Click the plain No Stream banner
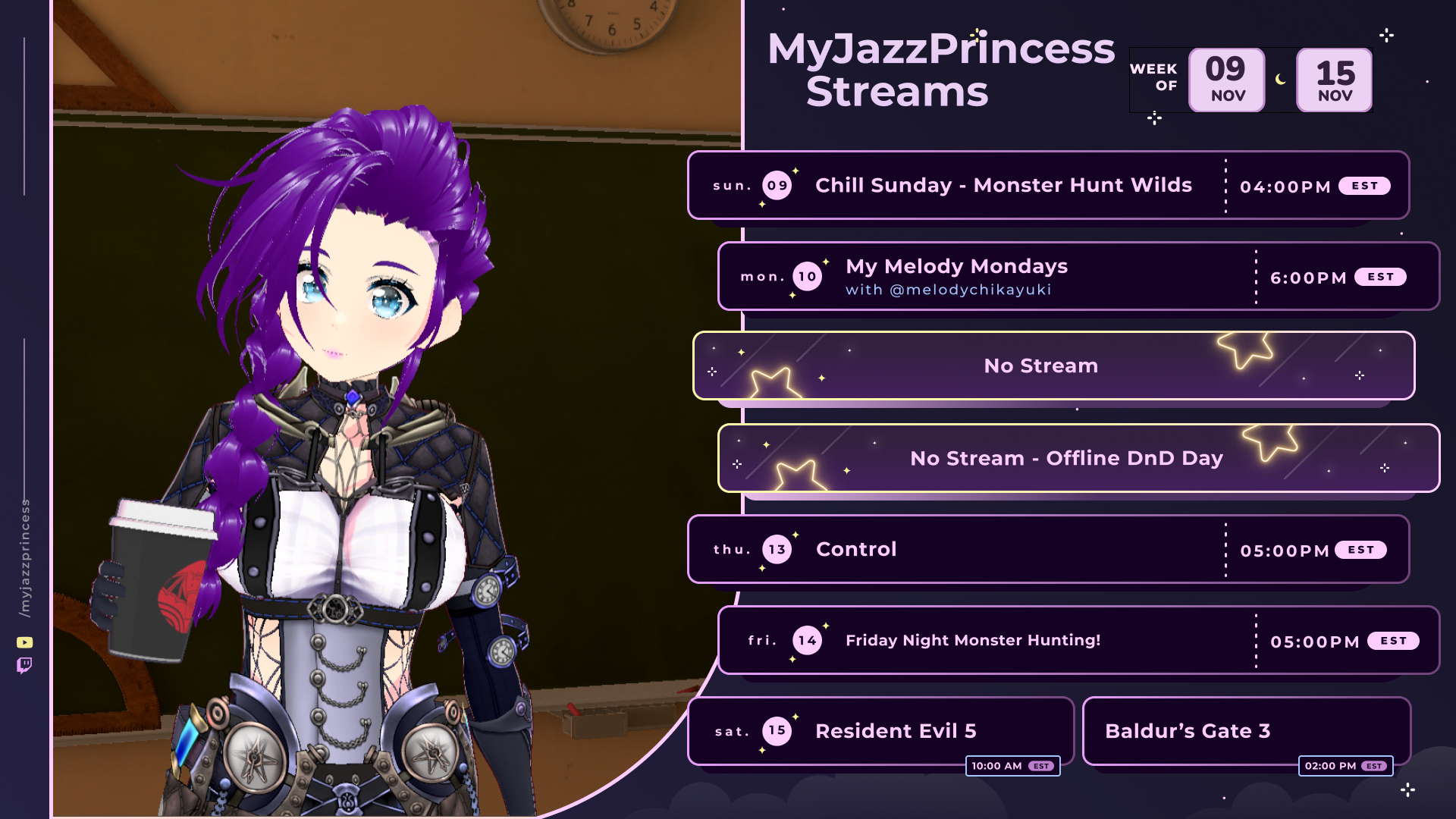Image resolution: width=1456 pixels, height=819 pixels. 1053,366
